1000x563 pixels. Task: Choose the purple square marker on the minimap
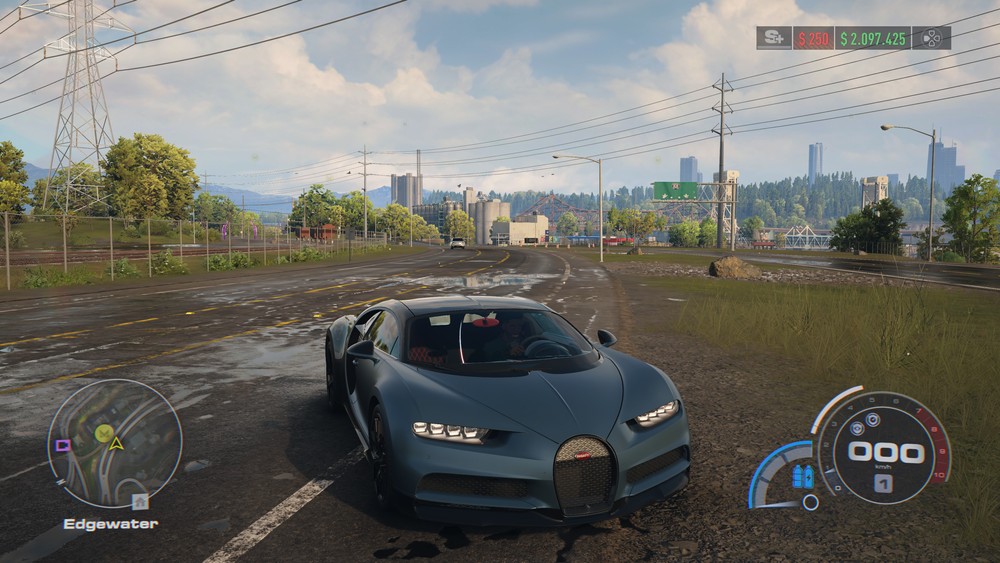point(63,445)
